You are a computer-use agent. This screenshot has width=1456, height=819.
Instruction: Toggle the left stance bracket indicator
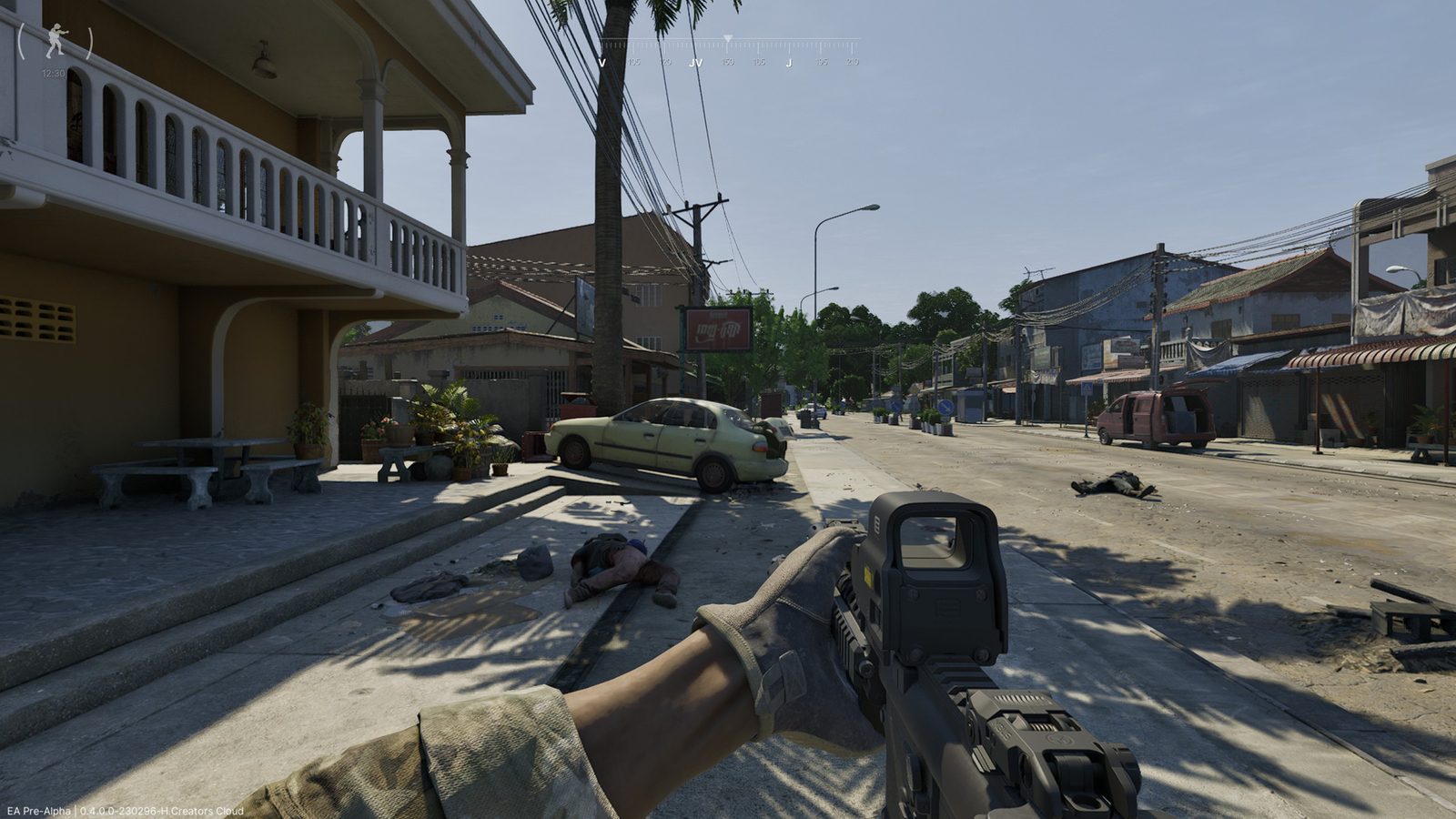tap(21, 42)
